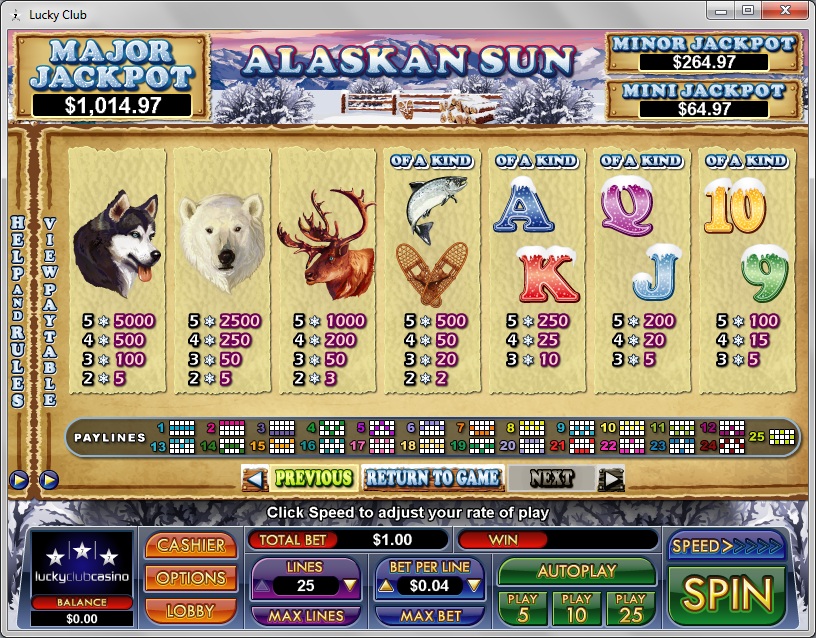Screen dimensions: 816x638
Task: Show the Next paytable page
Action: point(565,478)
